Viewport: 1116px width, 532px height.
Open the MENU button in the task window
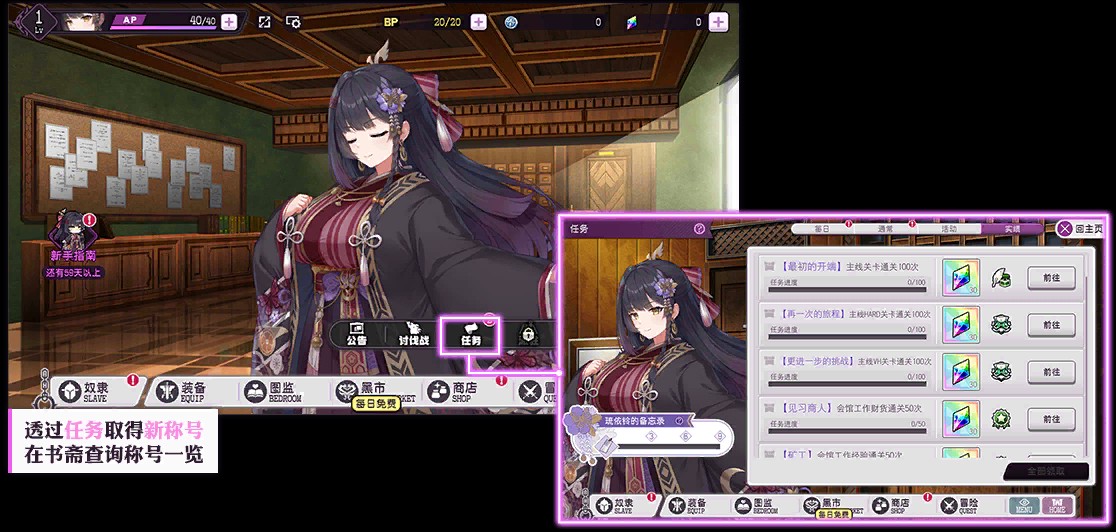click(1022, 506)
